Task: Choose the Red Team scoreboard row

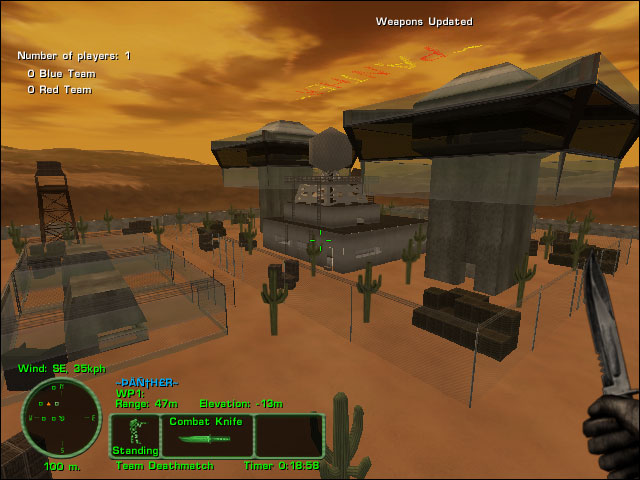Action: [60, 90]
